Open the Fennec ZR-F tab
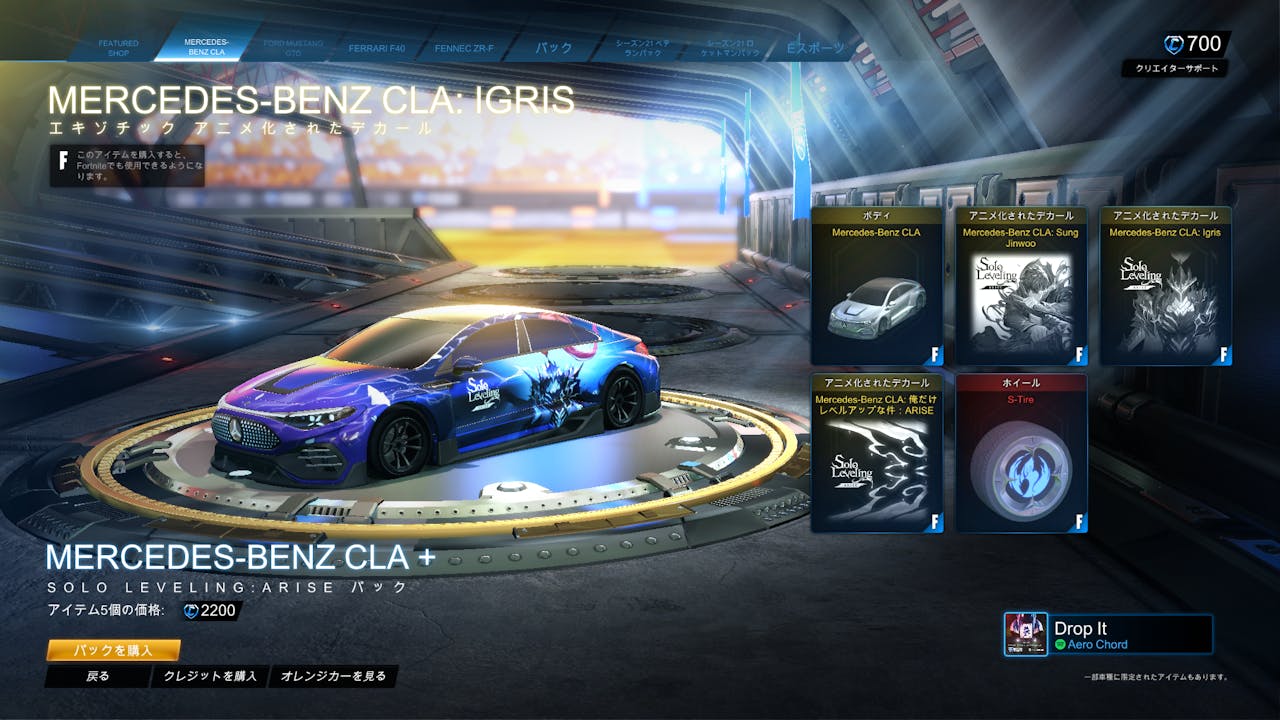This screenshot has height=720, width=1280. coord(464,48)
